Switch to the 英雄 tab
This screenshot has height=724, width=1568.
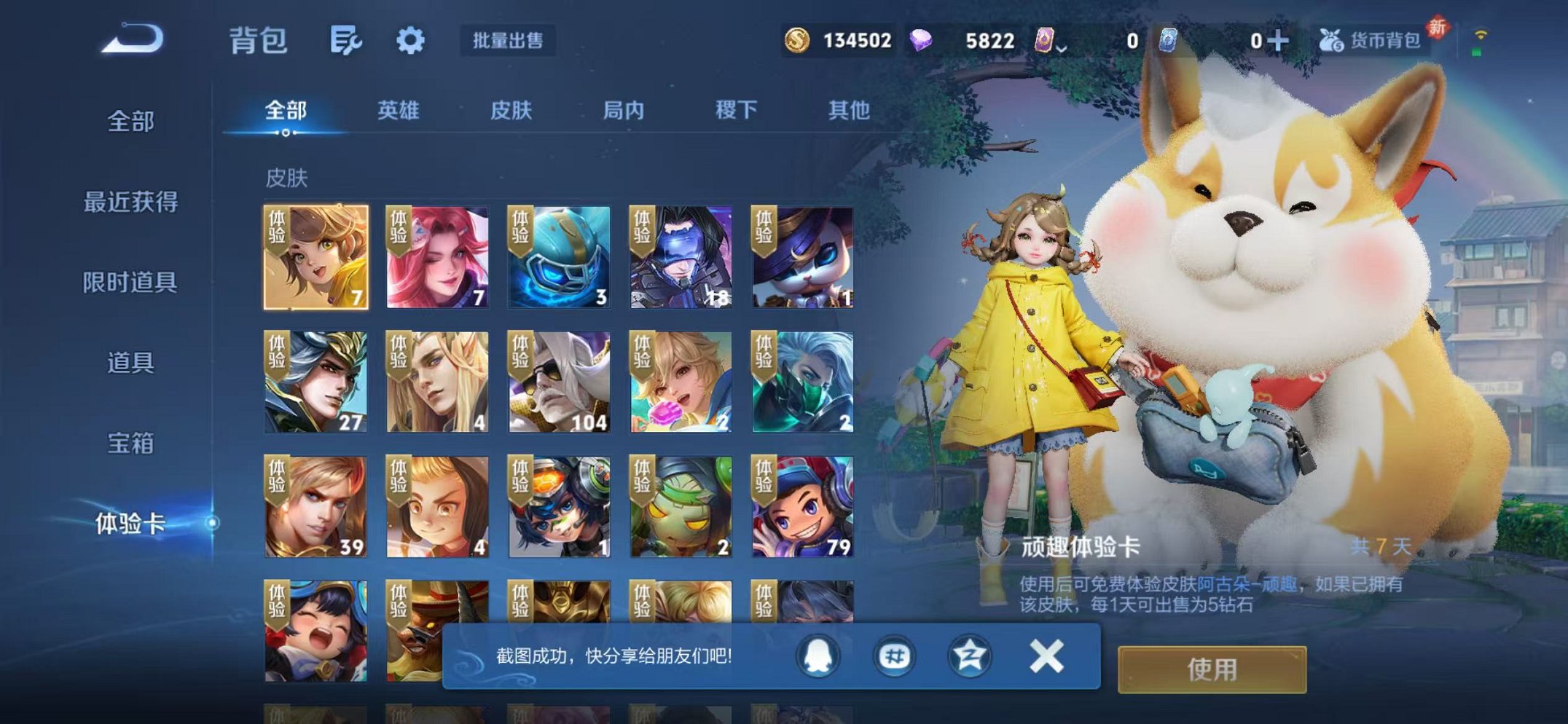click(x=397, y=109)
